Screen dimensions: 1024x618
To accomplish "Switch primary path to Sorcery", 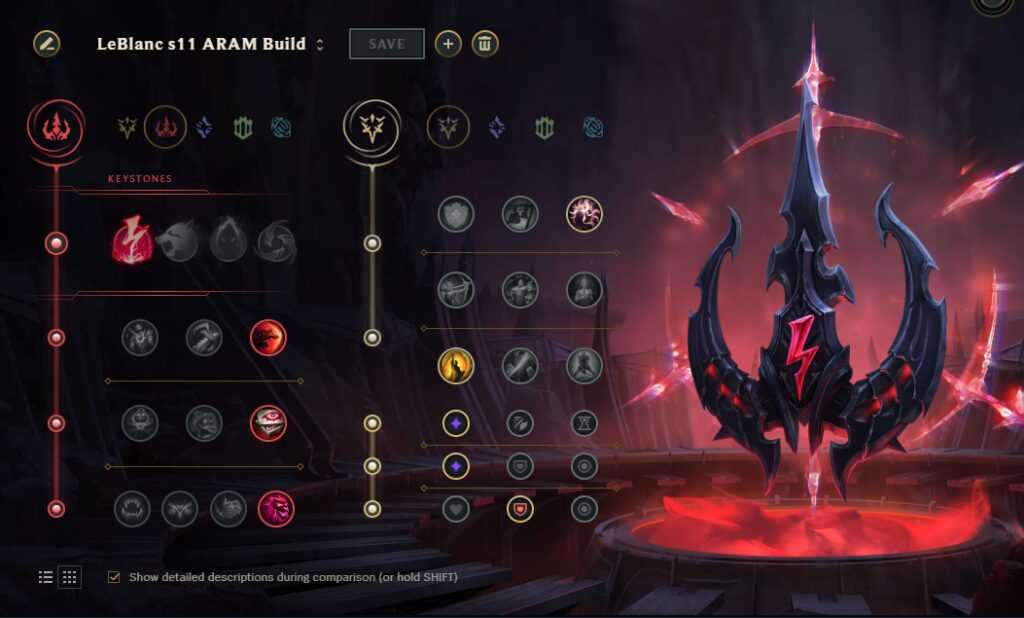I will 203,128.
